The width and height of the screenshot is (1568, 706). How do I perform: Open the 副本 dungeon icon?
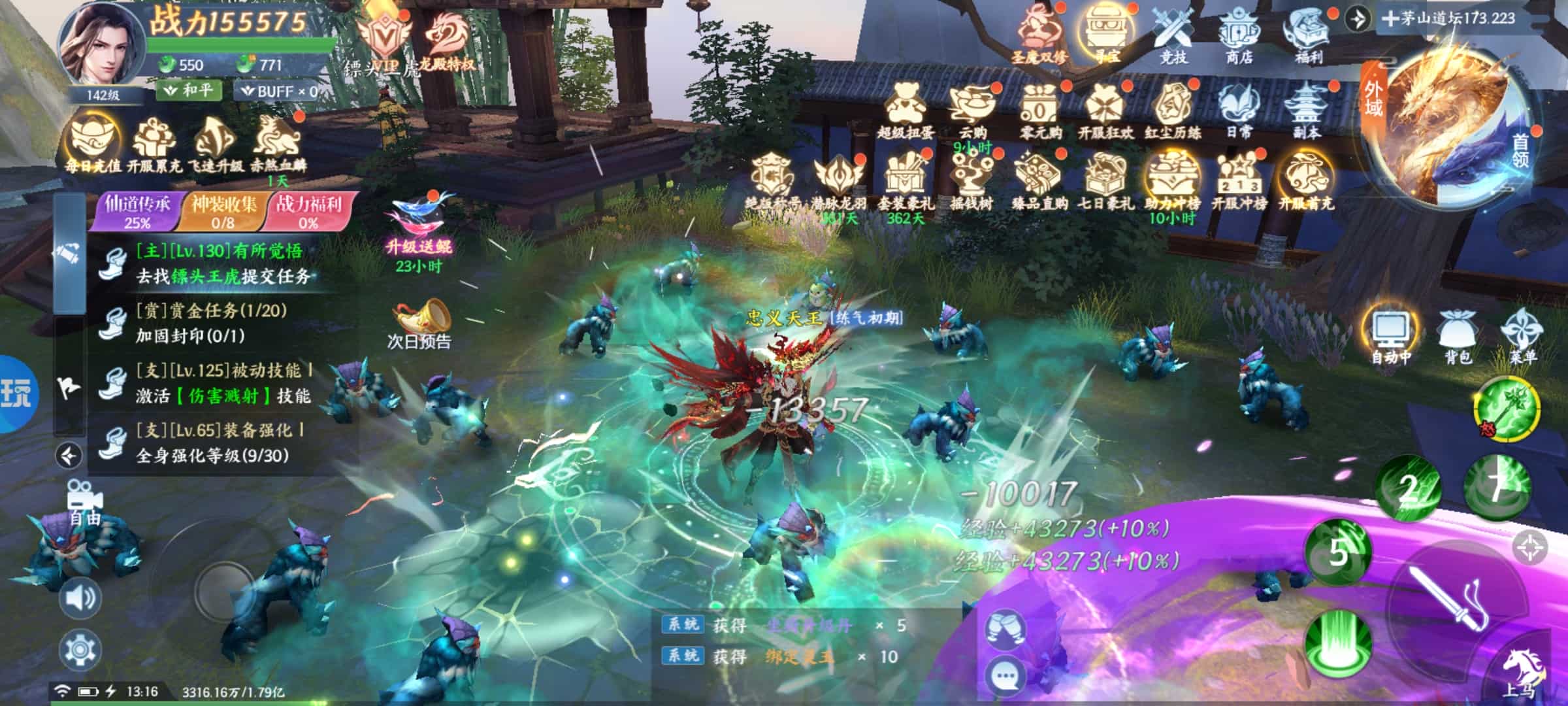tap(1307, 111)
